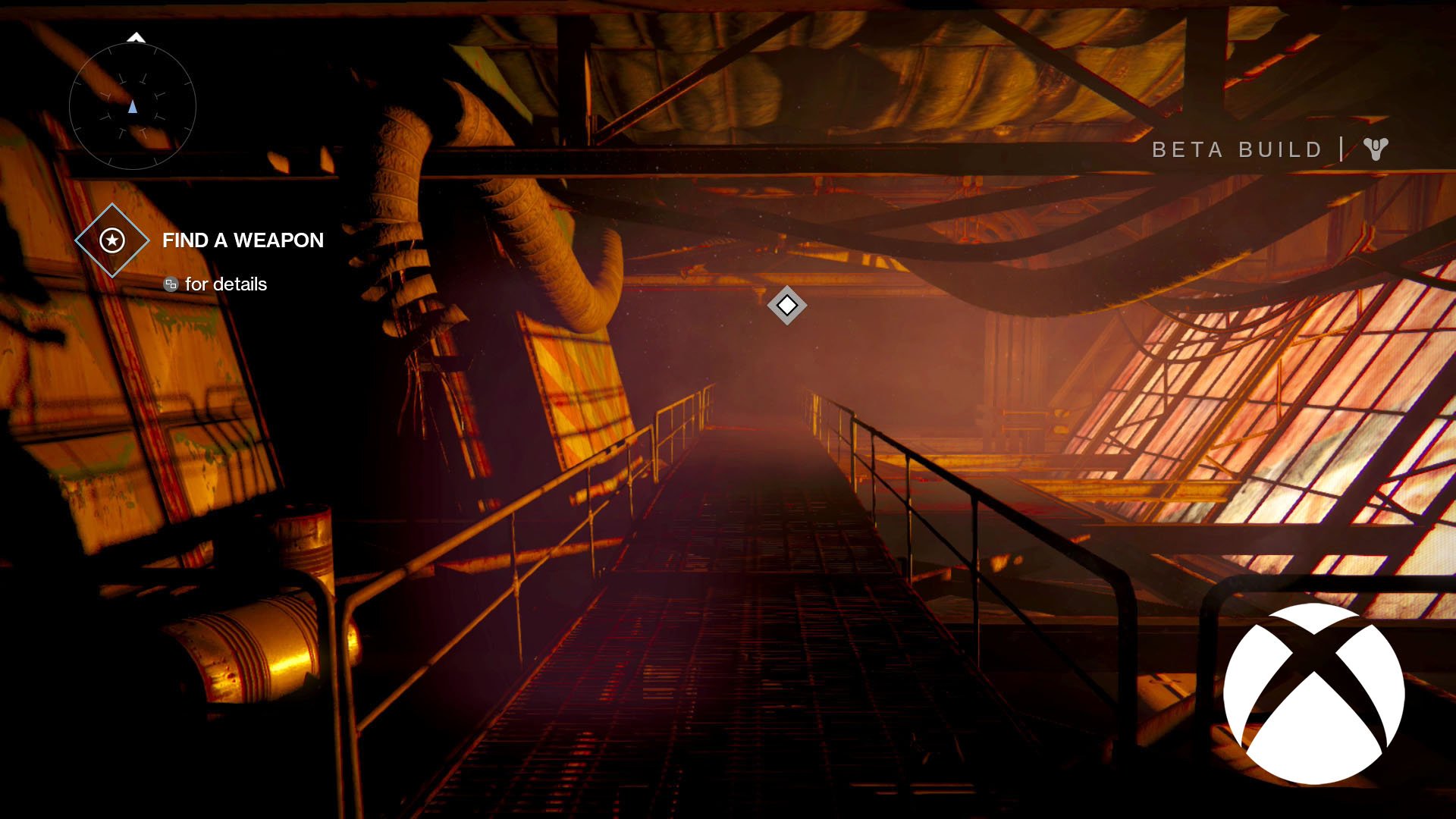This screenshot has width=1456, height=819.
Task: Click the separator bar between BETA BUILD and the logo
Action: pos(1344,149)
